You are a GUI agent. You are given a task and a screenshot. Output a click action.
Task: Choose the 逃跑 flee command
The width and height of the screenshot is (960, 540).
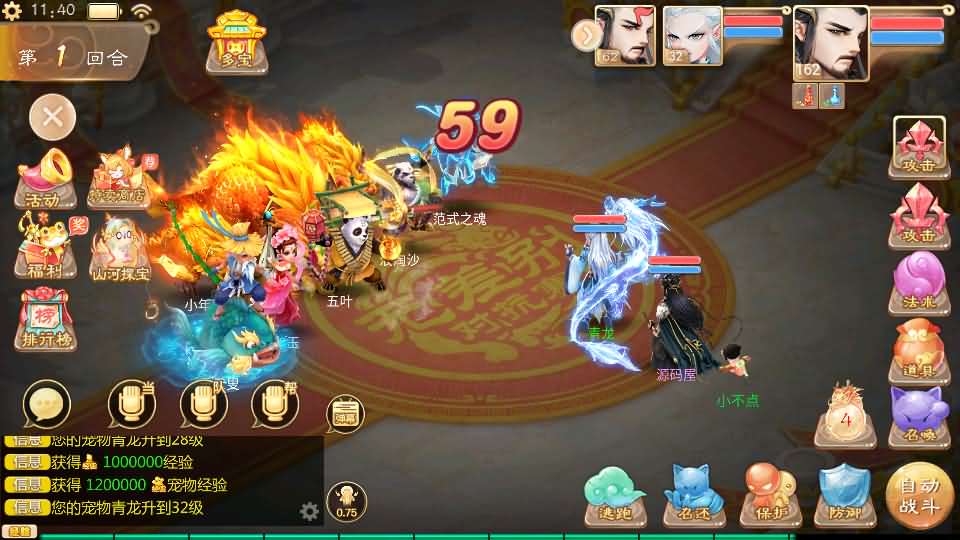(x=617, y=496)
